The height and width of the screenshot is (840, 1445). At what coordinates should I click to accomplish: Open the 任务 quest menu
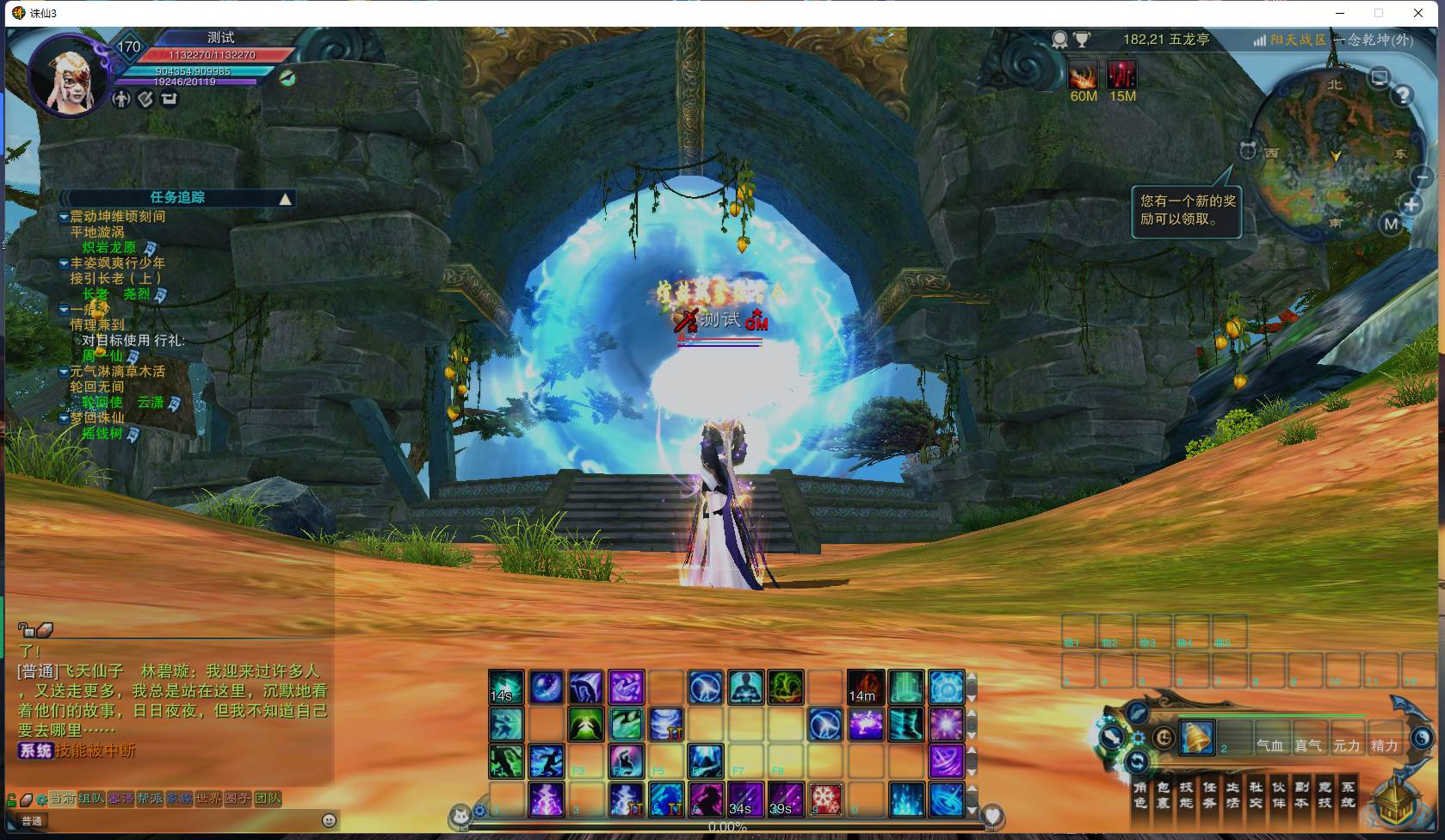click(1209, 794)
